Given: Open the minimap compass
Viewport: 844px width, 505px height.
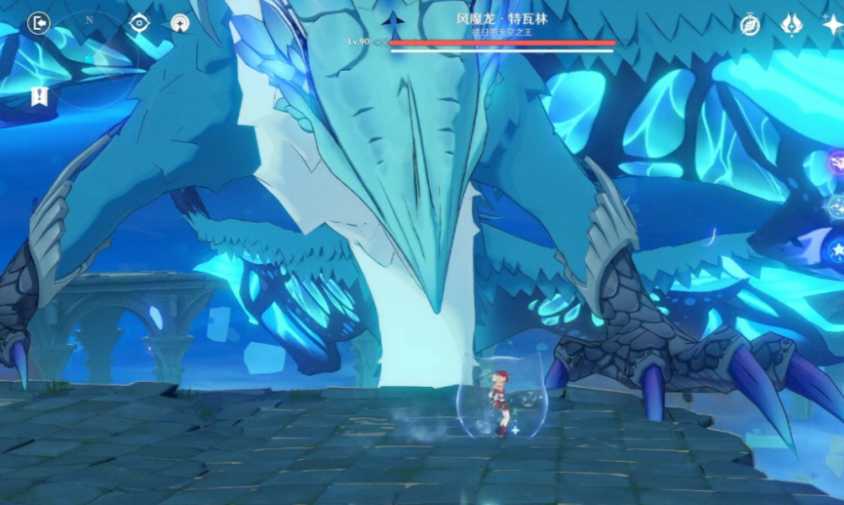Looking at the screenshot, I should click(x=89, y=21).
